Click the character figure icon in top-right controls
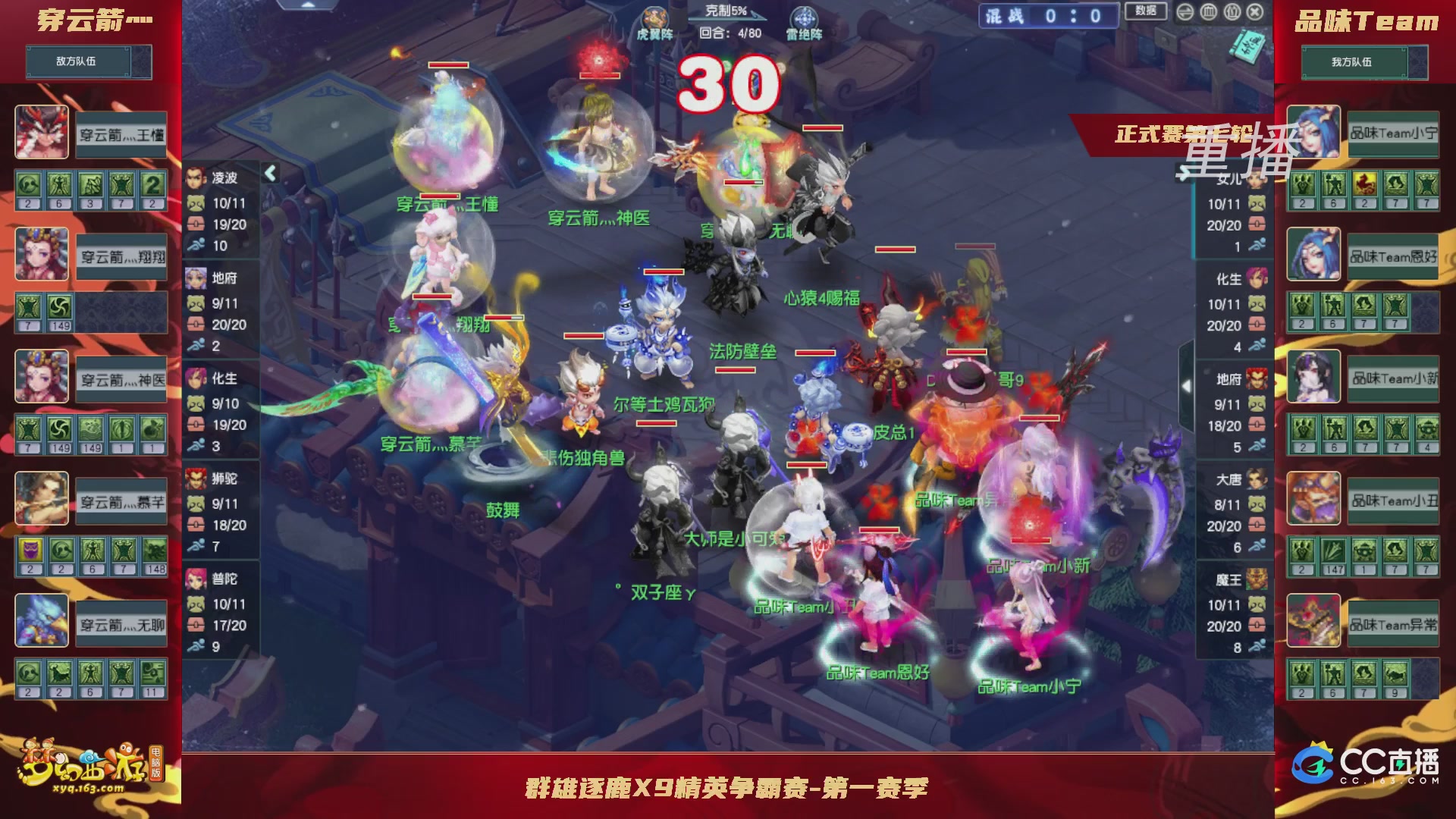This screenshot has width=1456, height=819. point(1232,12)
